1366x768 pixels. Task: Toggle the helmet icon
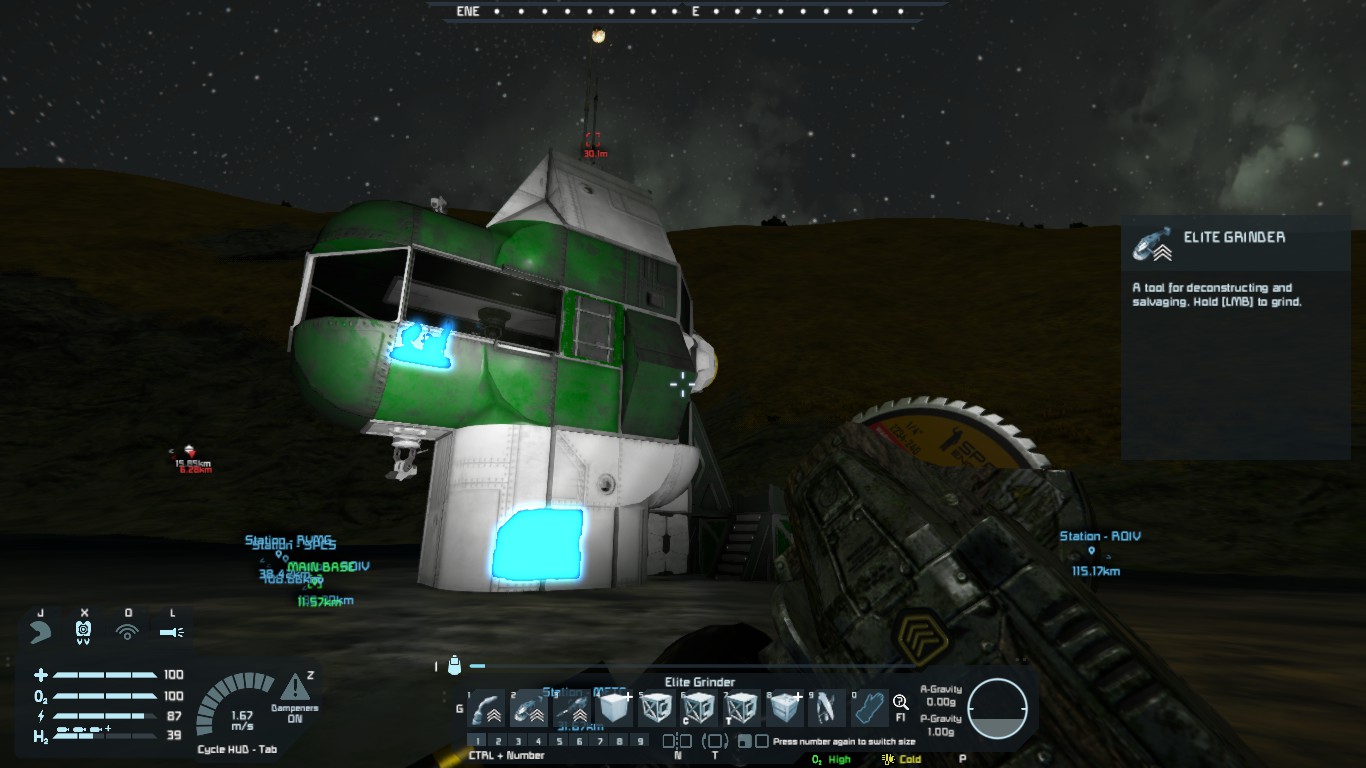pyautogui.click(x=84, y=631)
